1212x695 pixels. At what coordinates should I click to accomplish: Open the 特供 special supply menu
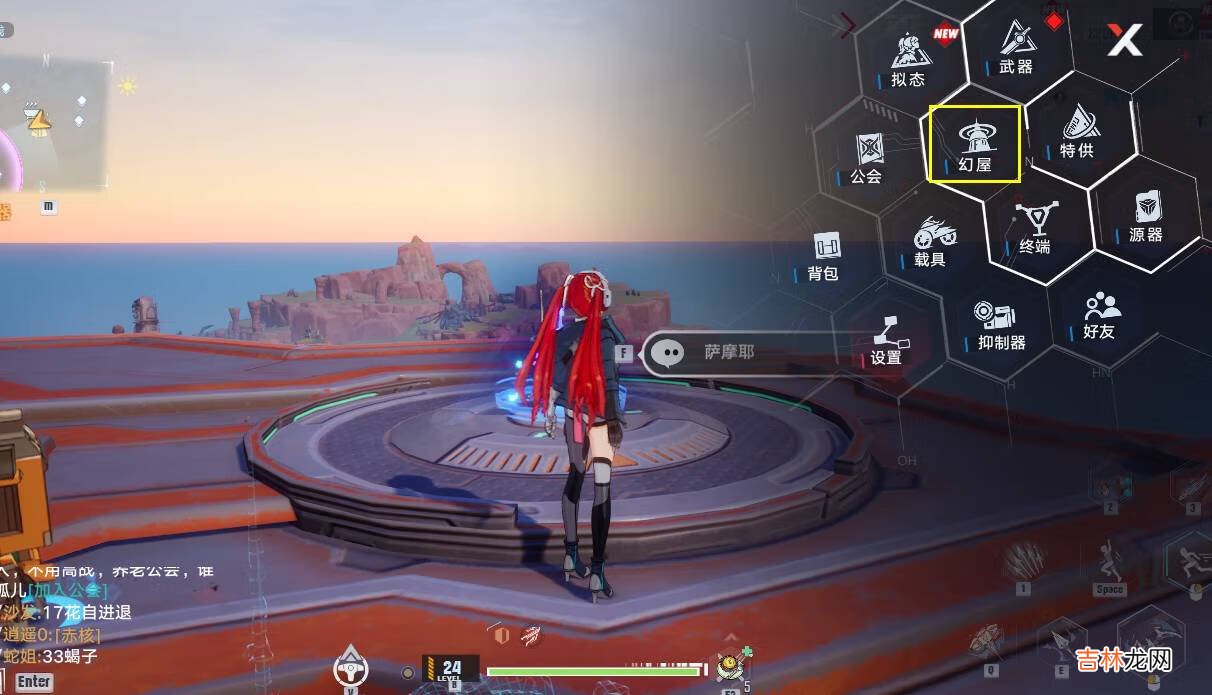1077,133
